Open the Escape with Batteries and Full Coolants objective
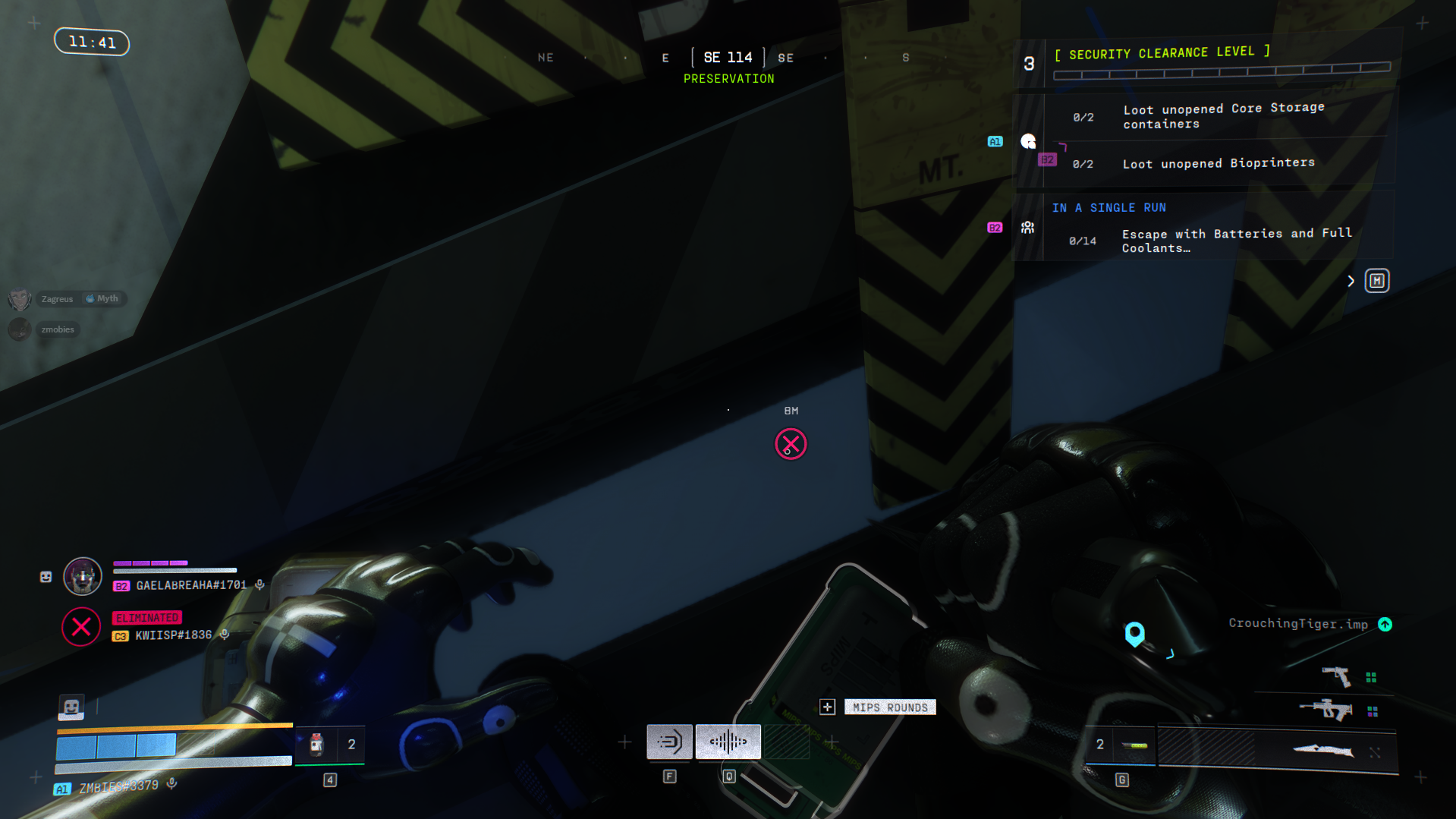 [1236, 240]
